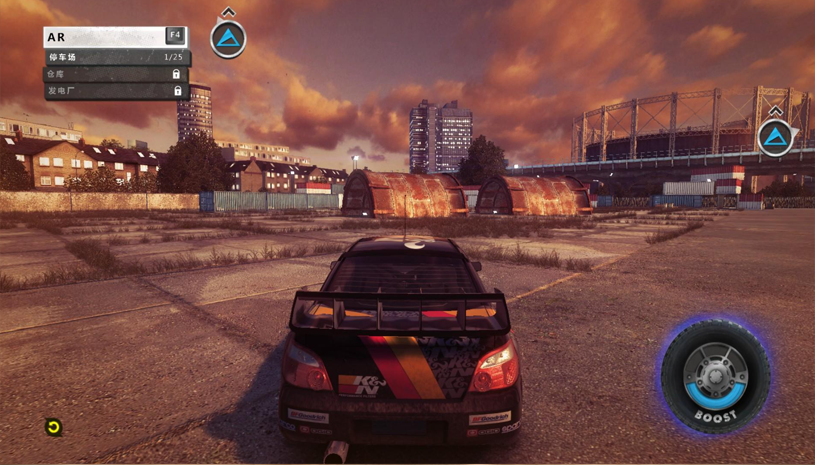Select the AR header bar
The image size is (815, 465).
coord(114,36)
